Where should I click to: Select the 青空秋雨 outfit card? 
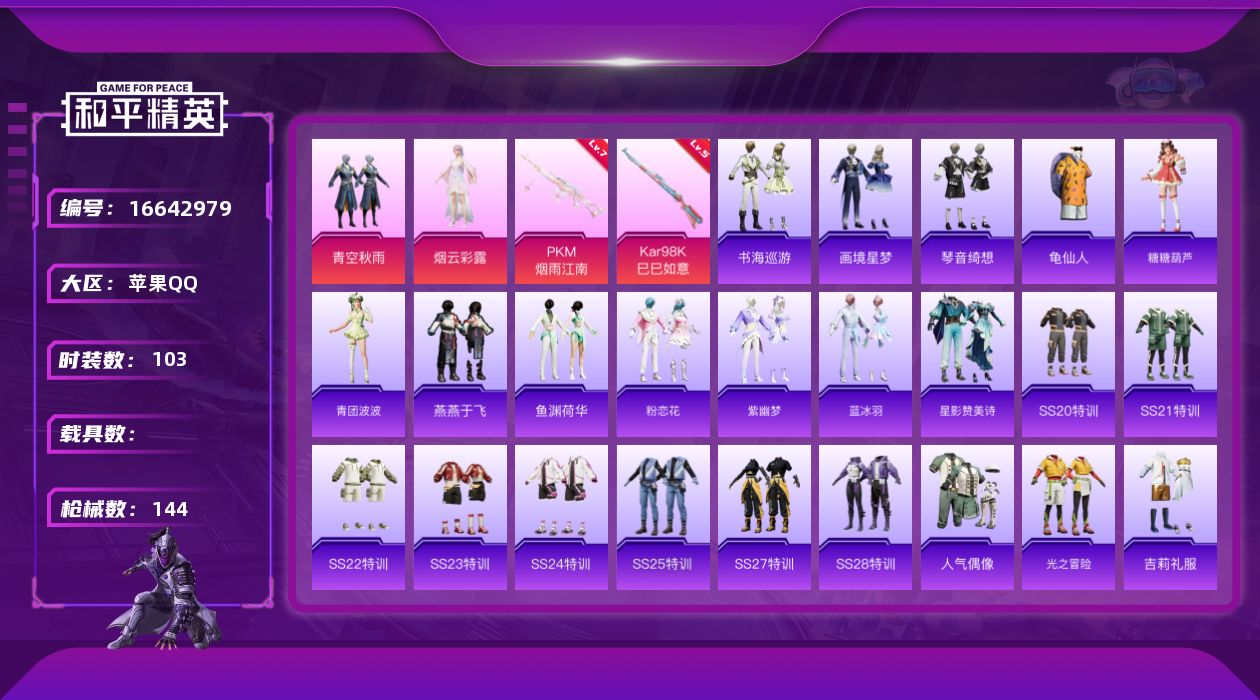pyautogui.click(x=358, y=211)
